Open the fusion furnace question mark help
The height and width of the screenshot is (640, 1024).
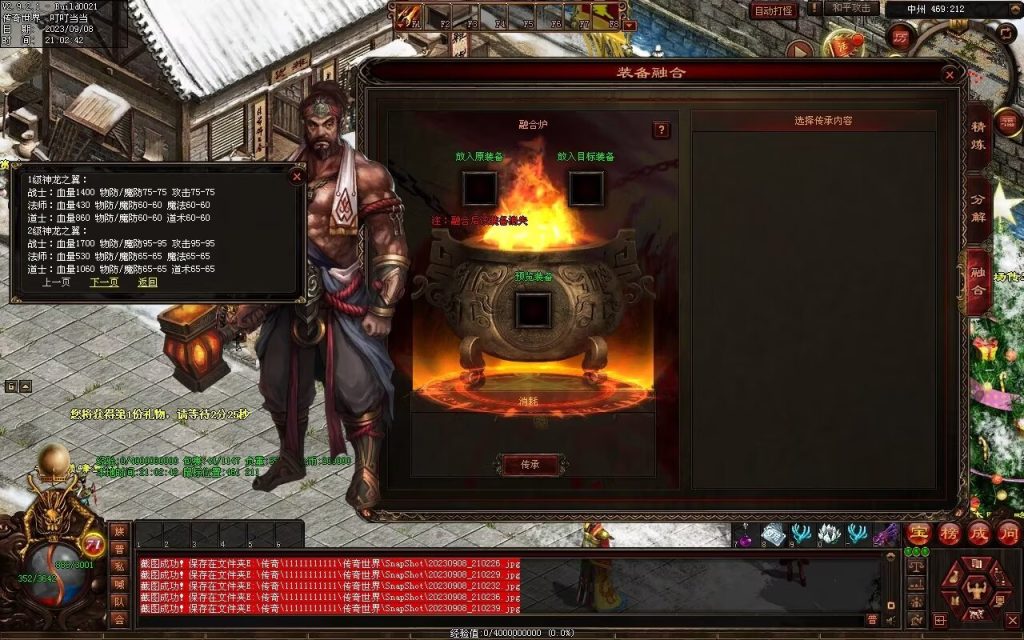pyautogui.click(x=661, y=130)
